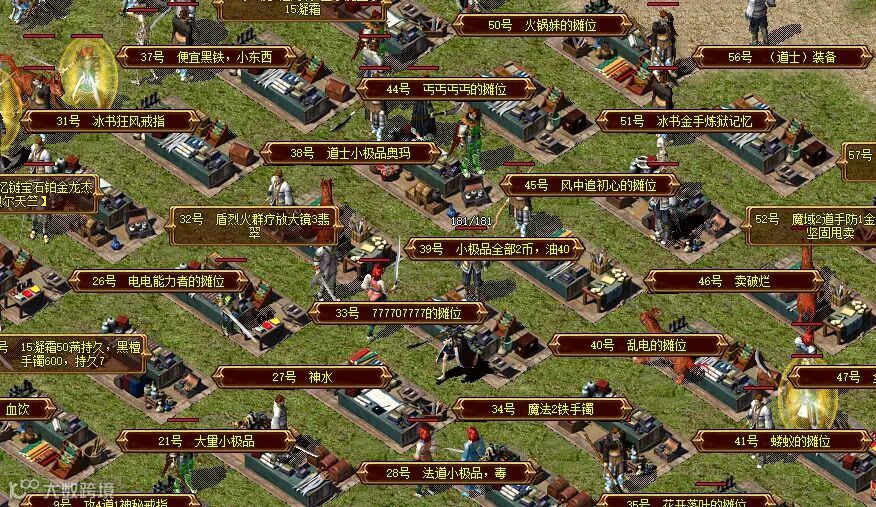Image resolution: width=876 pixels, height=507 pixels.
Task: Open stall 21号 大量小极品
Action: [206, 441]
